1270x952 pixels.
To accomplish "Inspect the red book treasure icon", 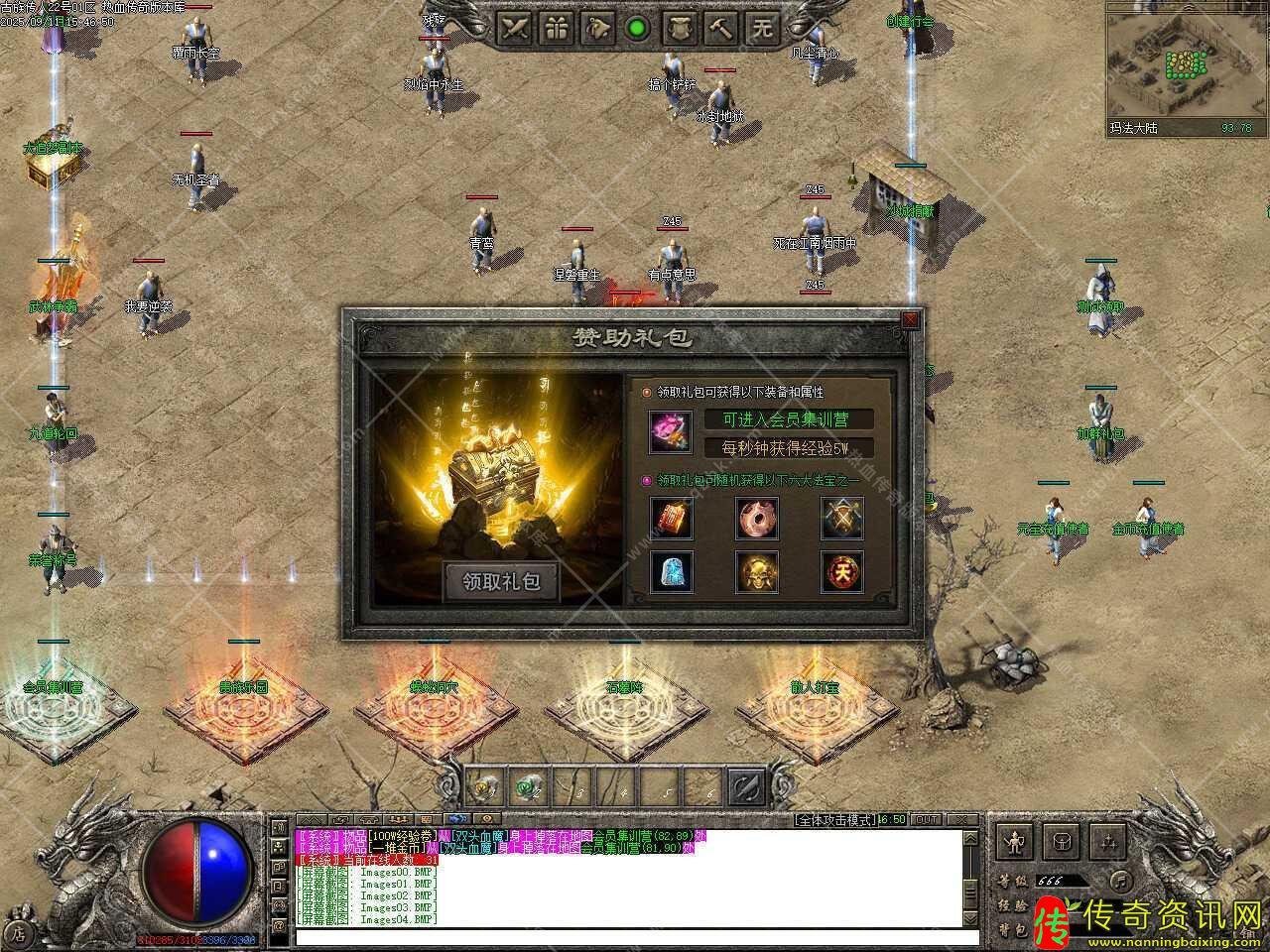I will point(671,518).
